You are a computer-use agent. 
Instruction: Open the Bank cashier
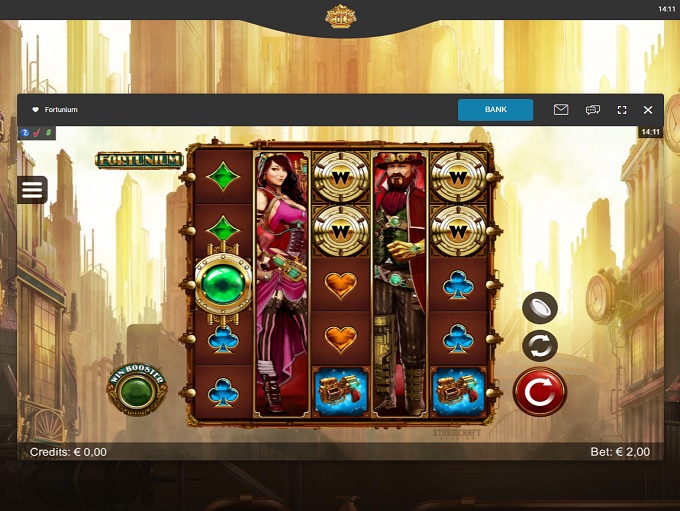tap(495, 110)
